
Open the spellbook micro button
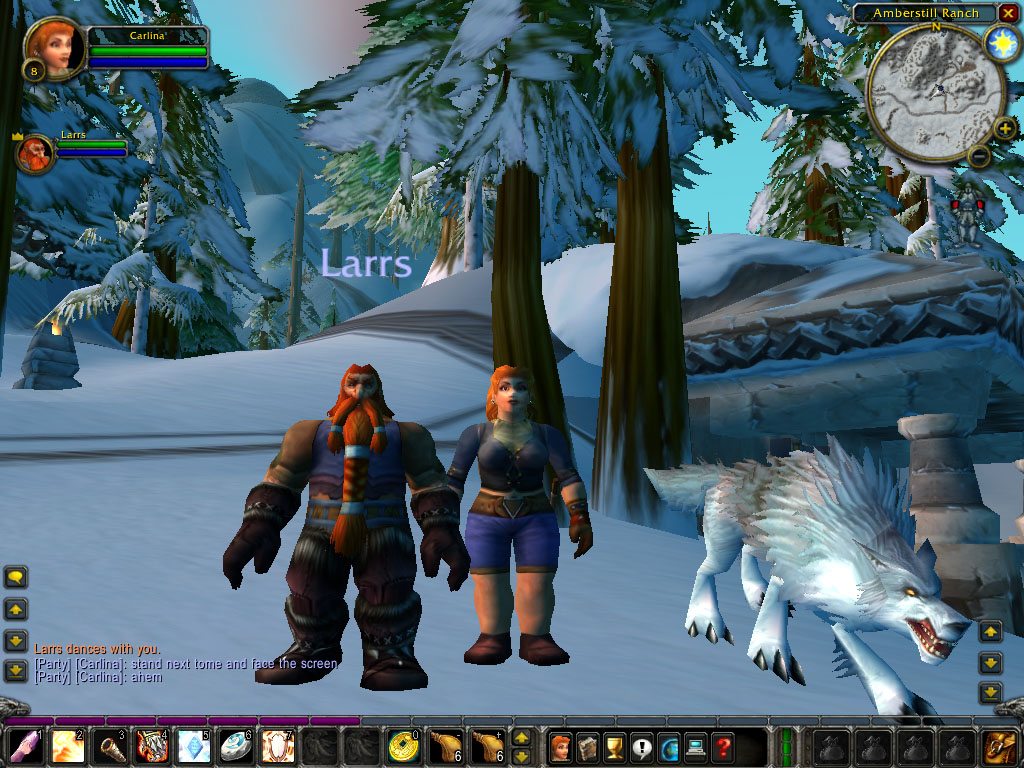(x=588, y=747)
